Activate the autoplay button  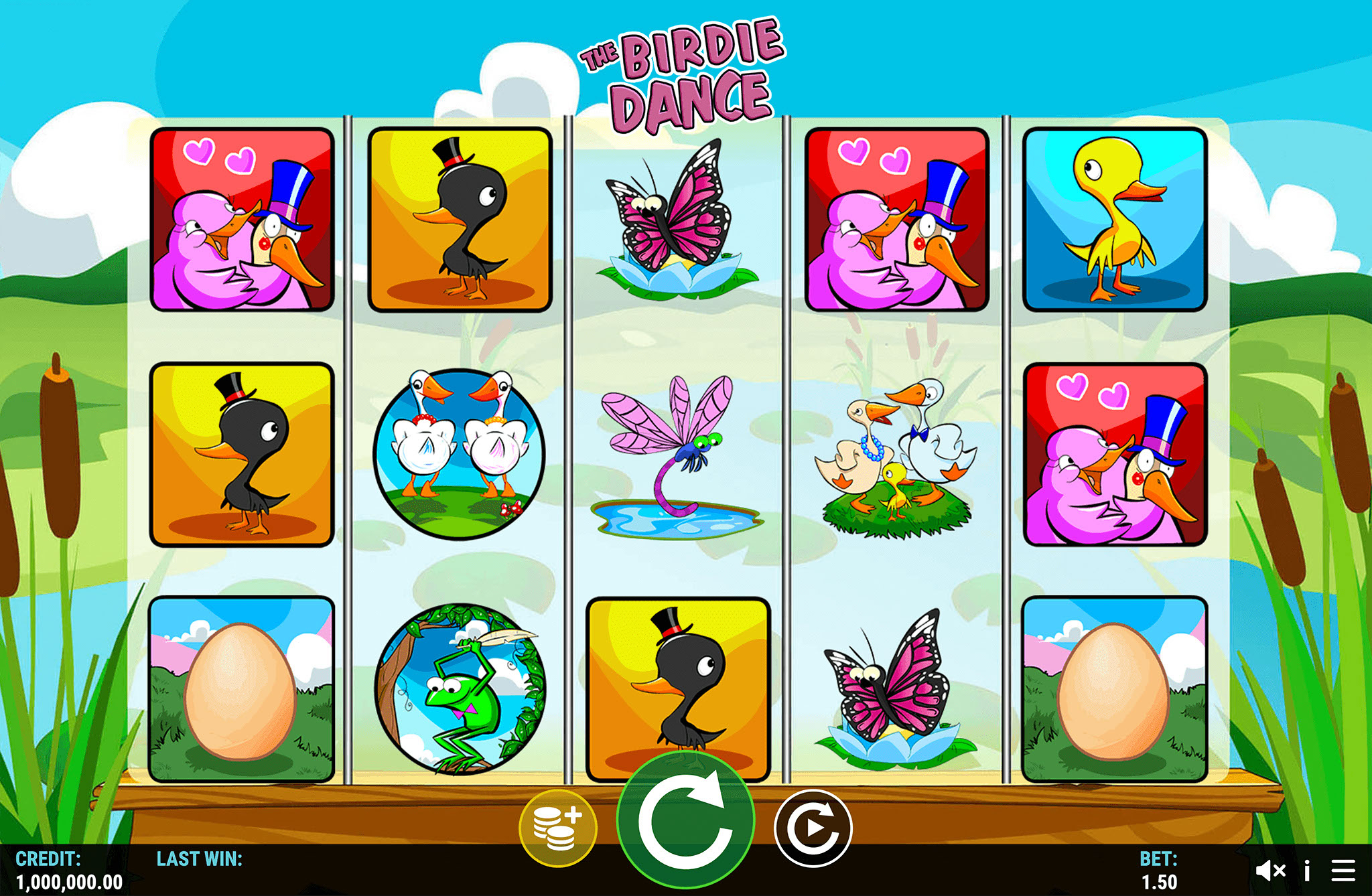point(813,828)
